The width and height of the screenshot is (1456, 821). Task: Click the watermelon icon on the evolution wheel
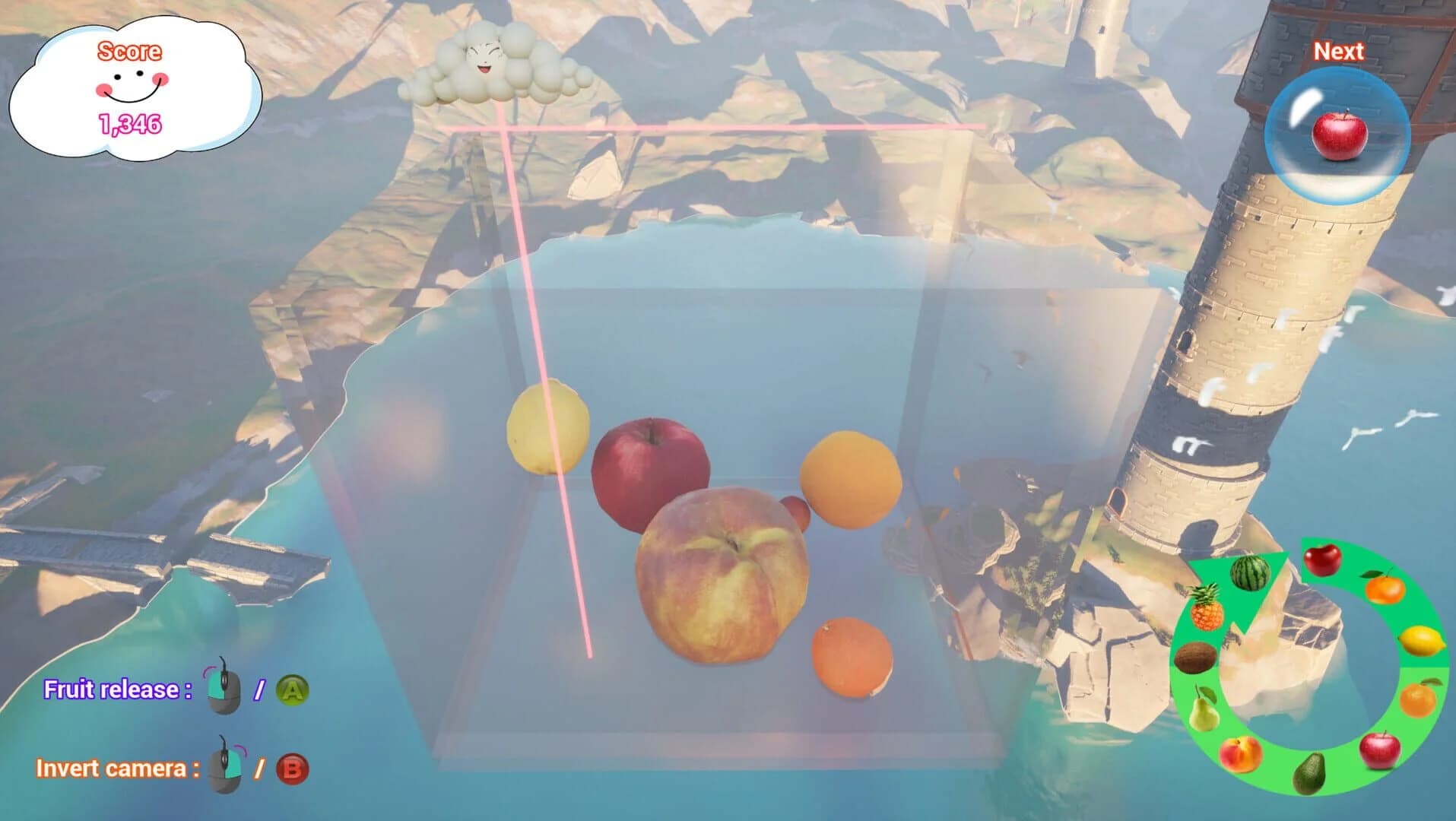pos(1250,574)
